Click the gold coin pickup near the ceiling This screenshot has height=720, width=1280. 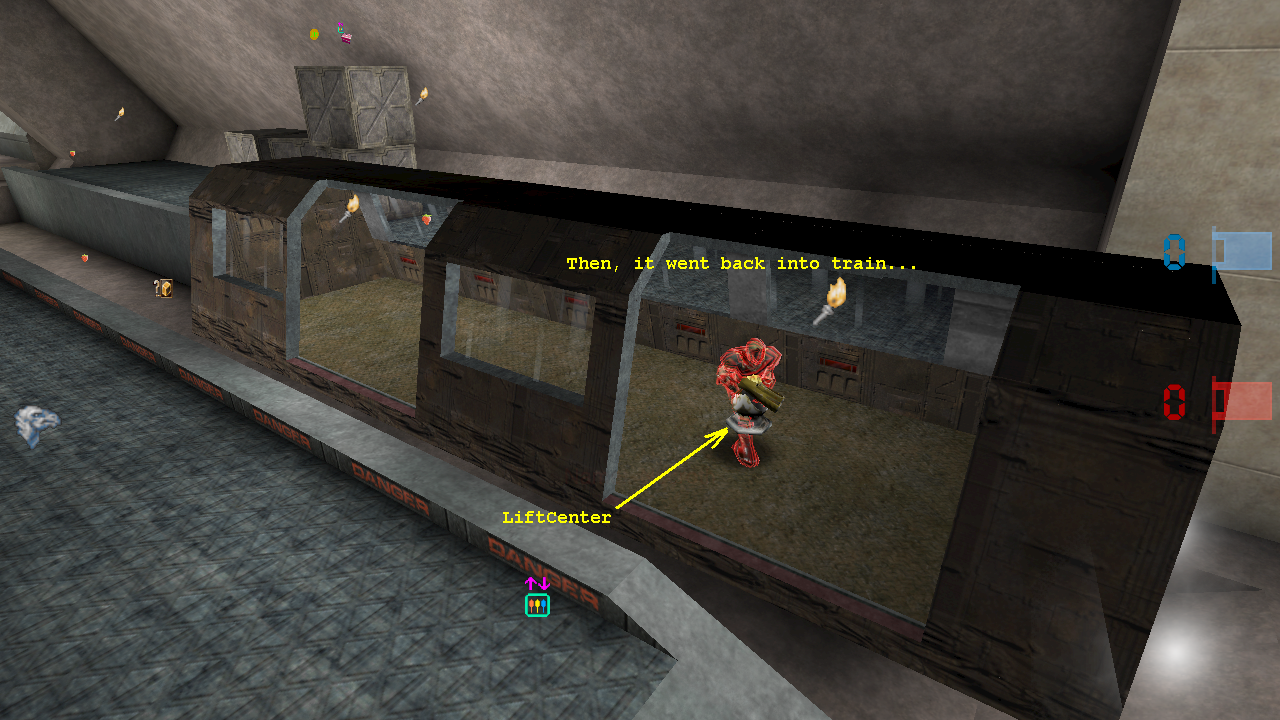pyautogui.click(x=315, y=33)
